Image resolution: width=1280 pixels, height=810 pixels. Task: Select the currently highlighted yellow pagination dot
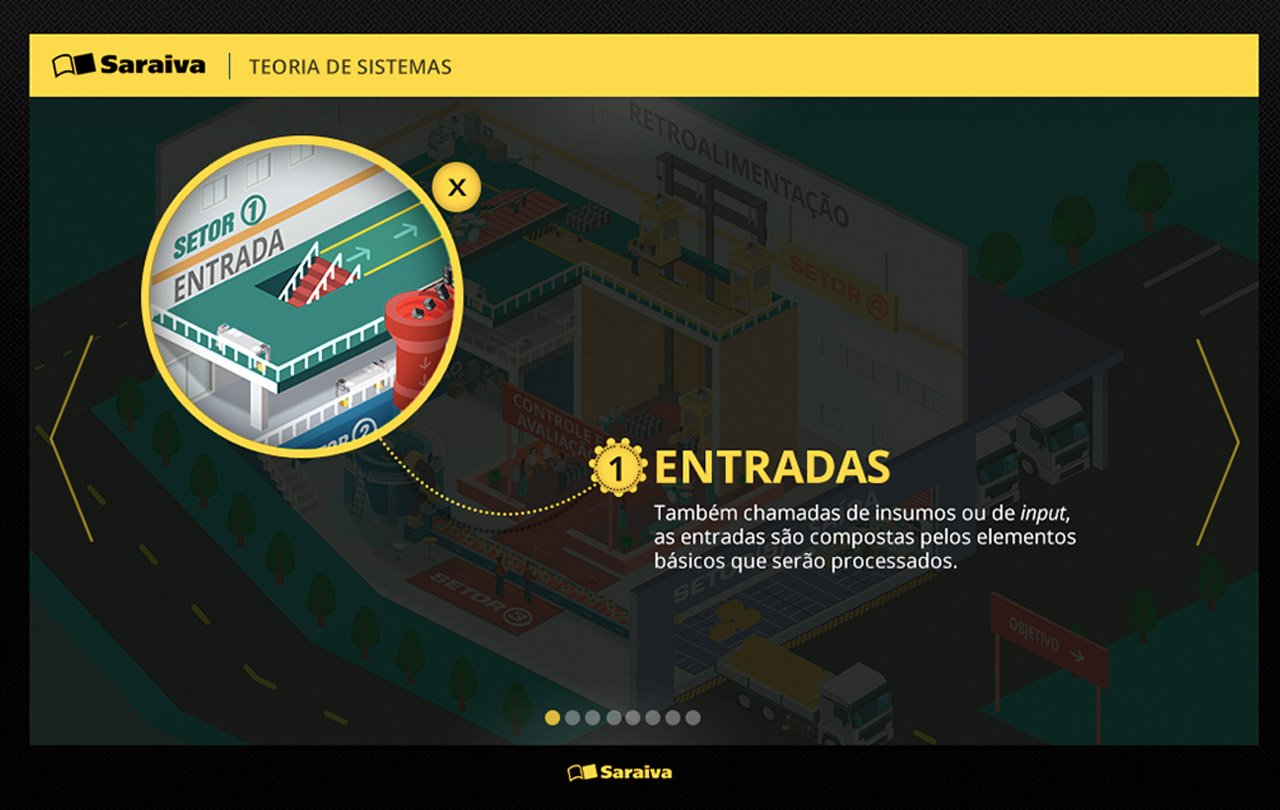click(x=552, y=716)
